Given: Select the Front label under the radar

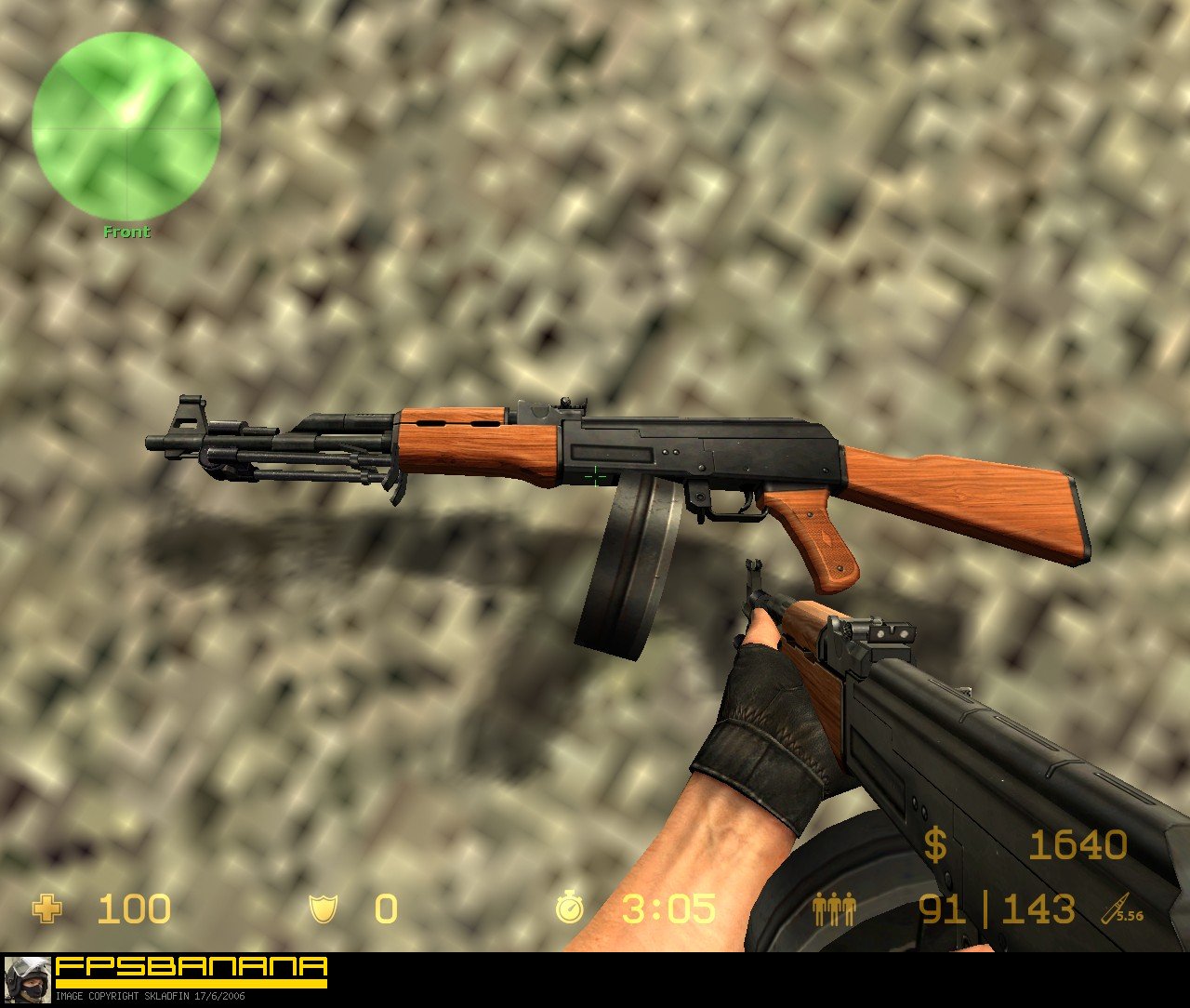Looking at the screenshot, I should coord(126,231).
